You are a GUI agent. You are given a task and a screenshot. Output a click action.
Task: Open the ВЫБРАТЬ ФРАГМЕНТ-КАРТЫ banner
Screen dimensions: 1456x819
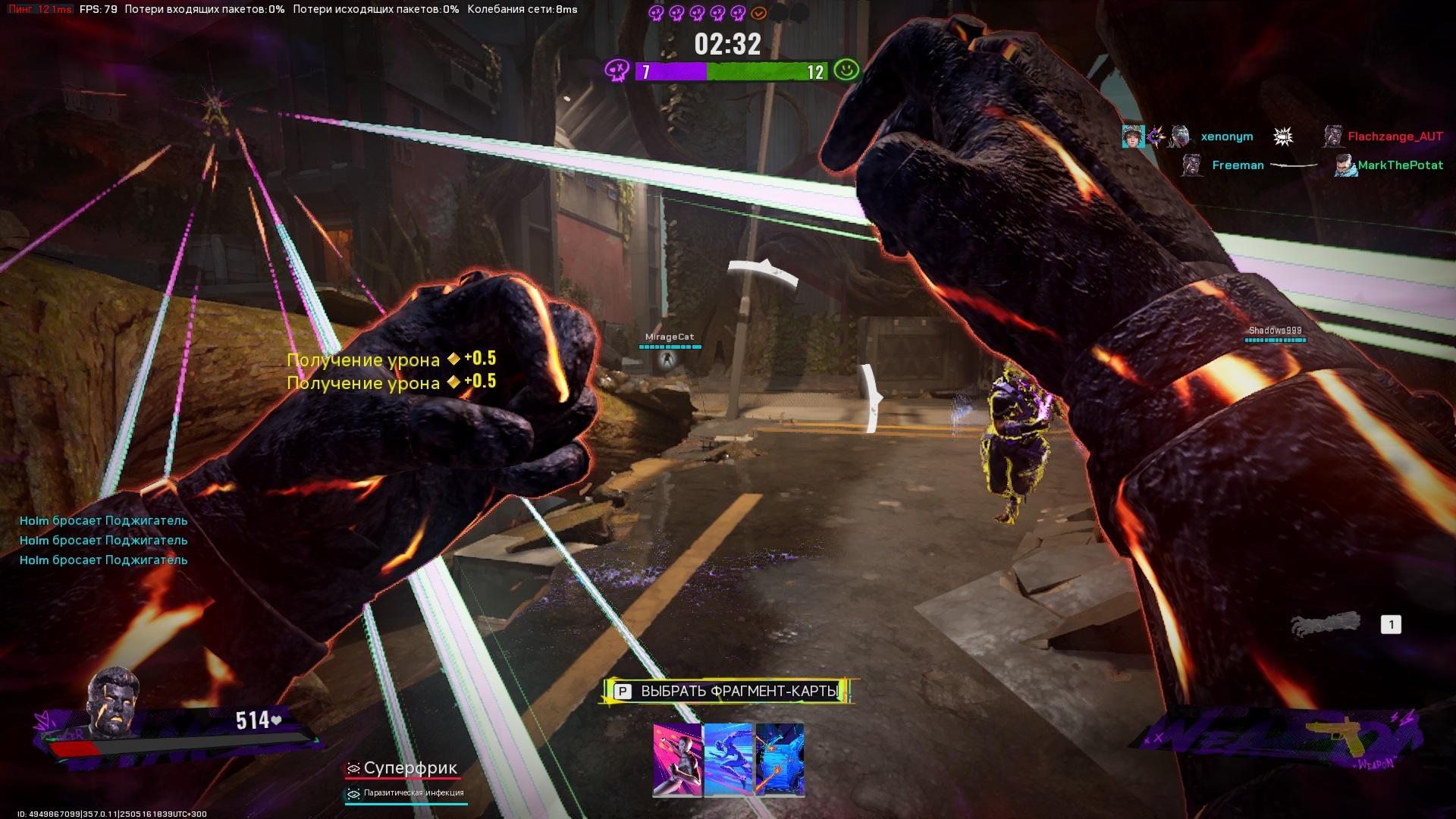728,691
